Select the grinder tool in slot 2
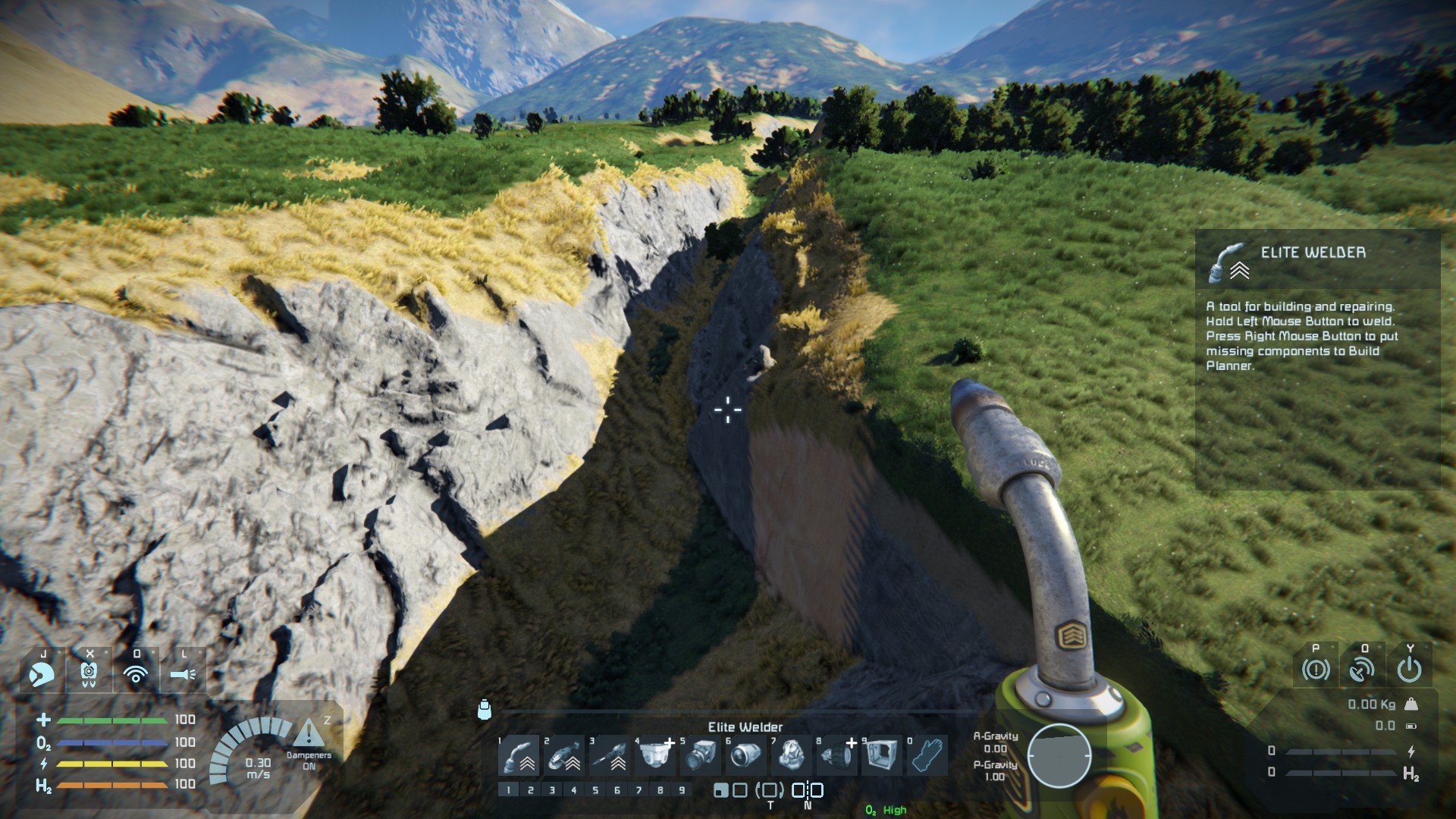The image size is (1456, 819). point(564,755)
